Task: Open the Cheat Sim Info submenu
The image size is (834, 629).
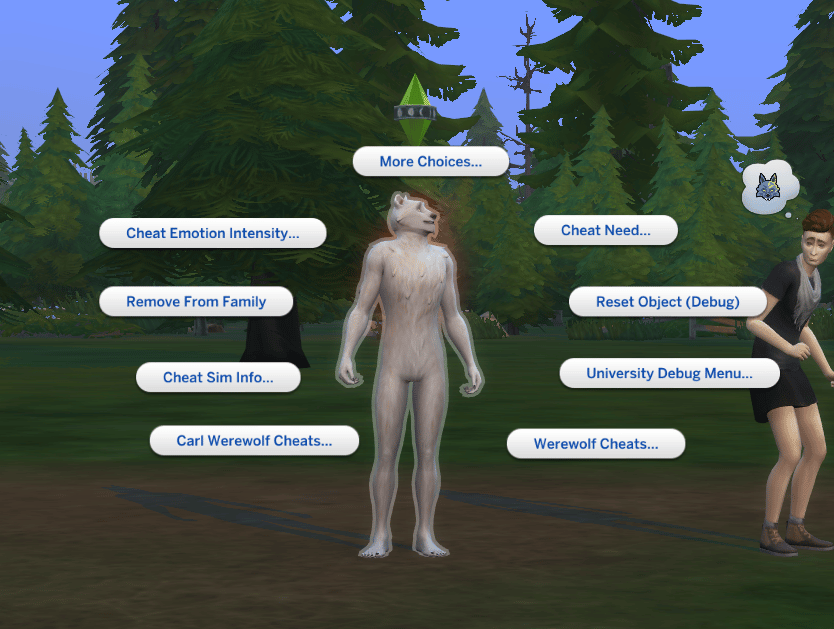Action: point(218,377)
